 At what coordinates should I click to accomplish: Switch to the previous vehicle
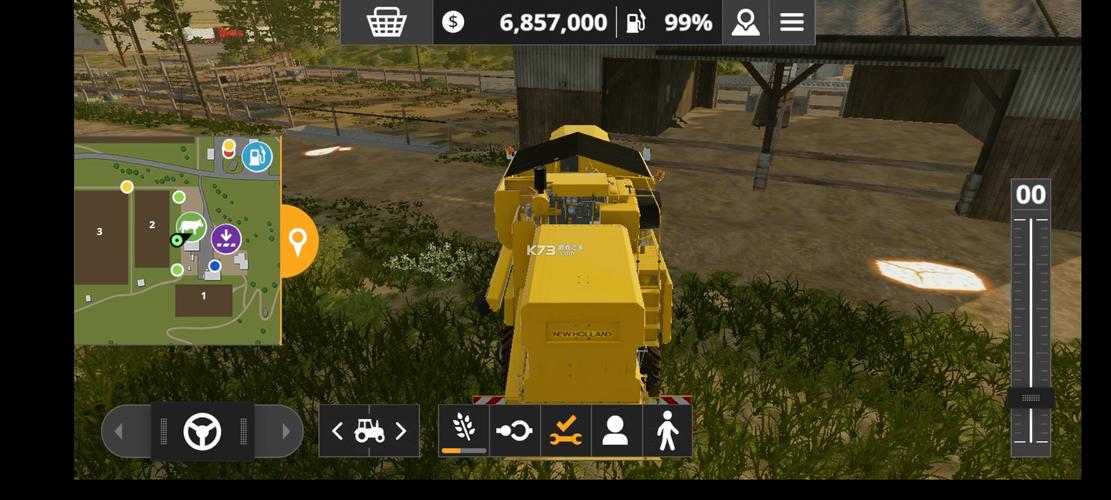338,431
